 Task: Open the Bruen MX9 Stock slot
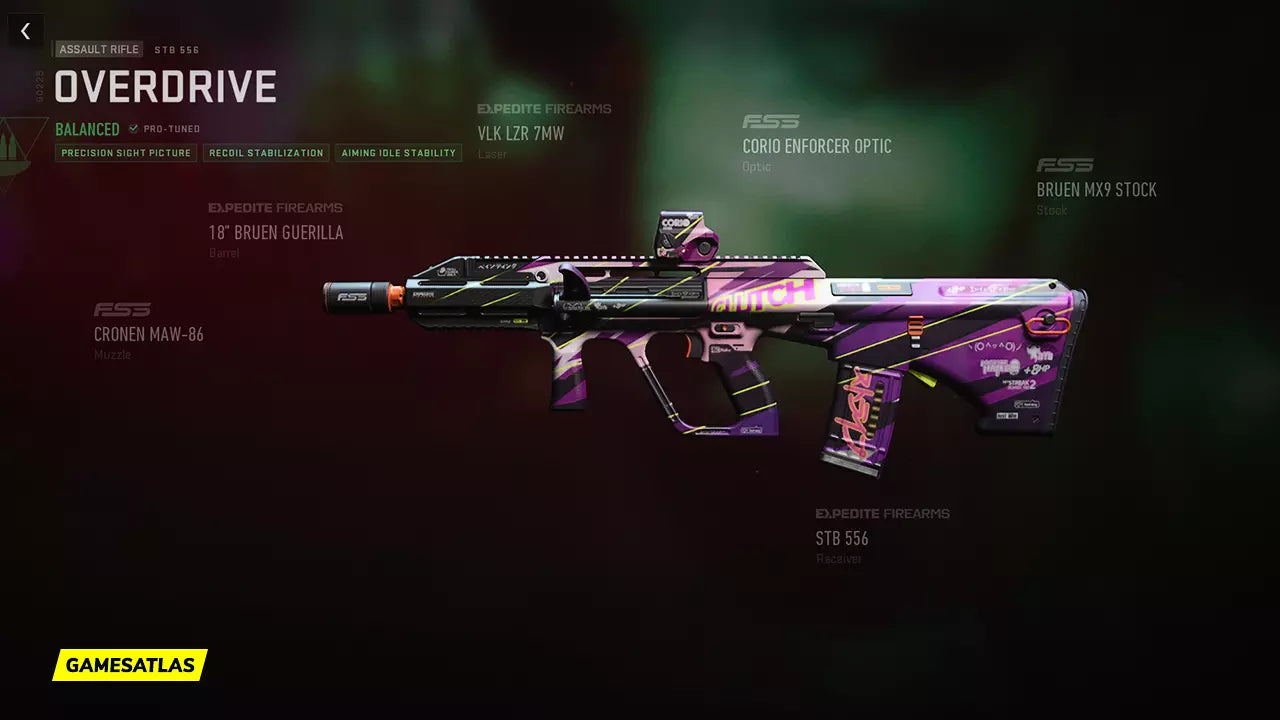pos(1096,190)
